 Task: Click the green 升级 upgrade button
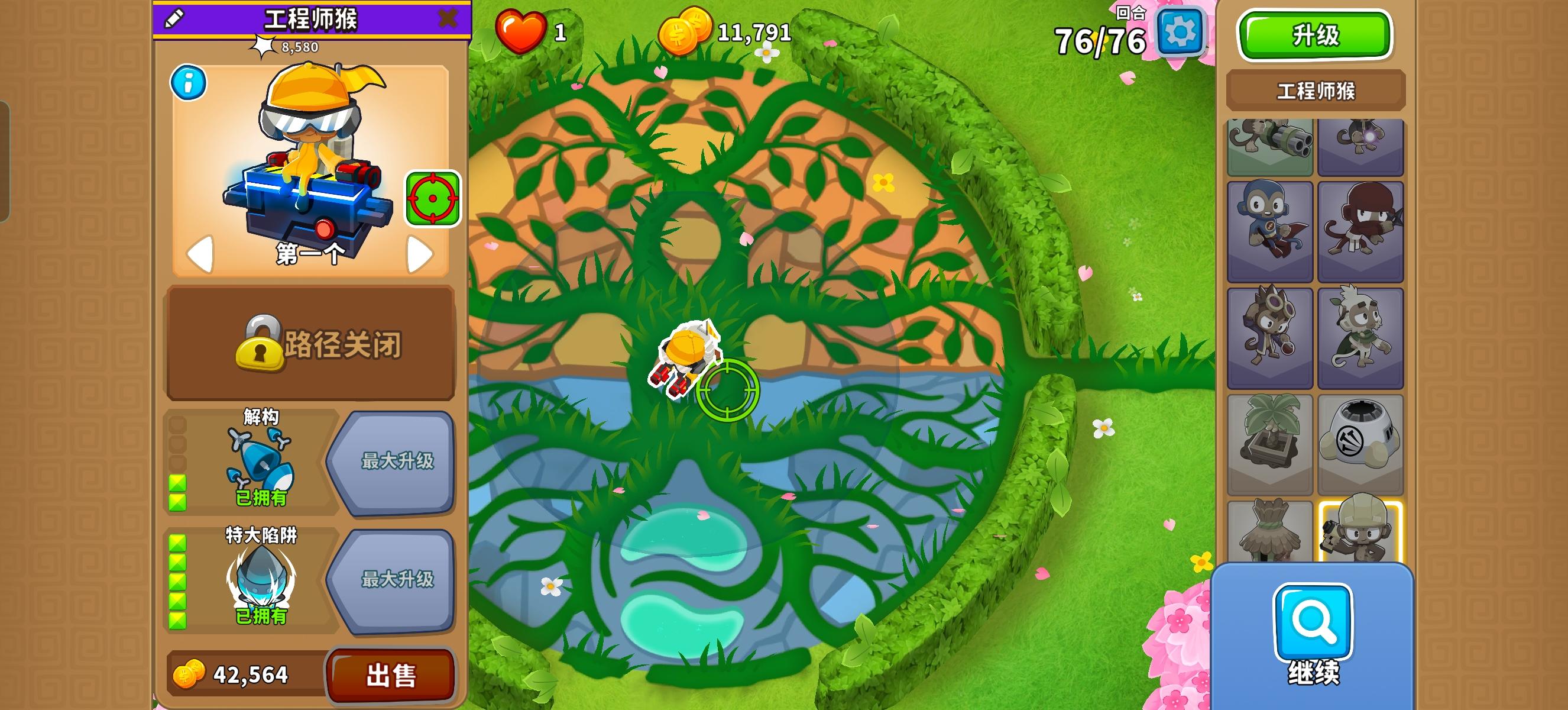pos(1315,35)
